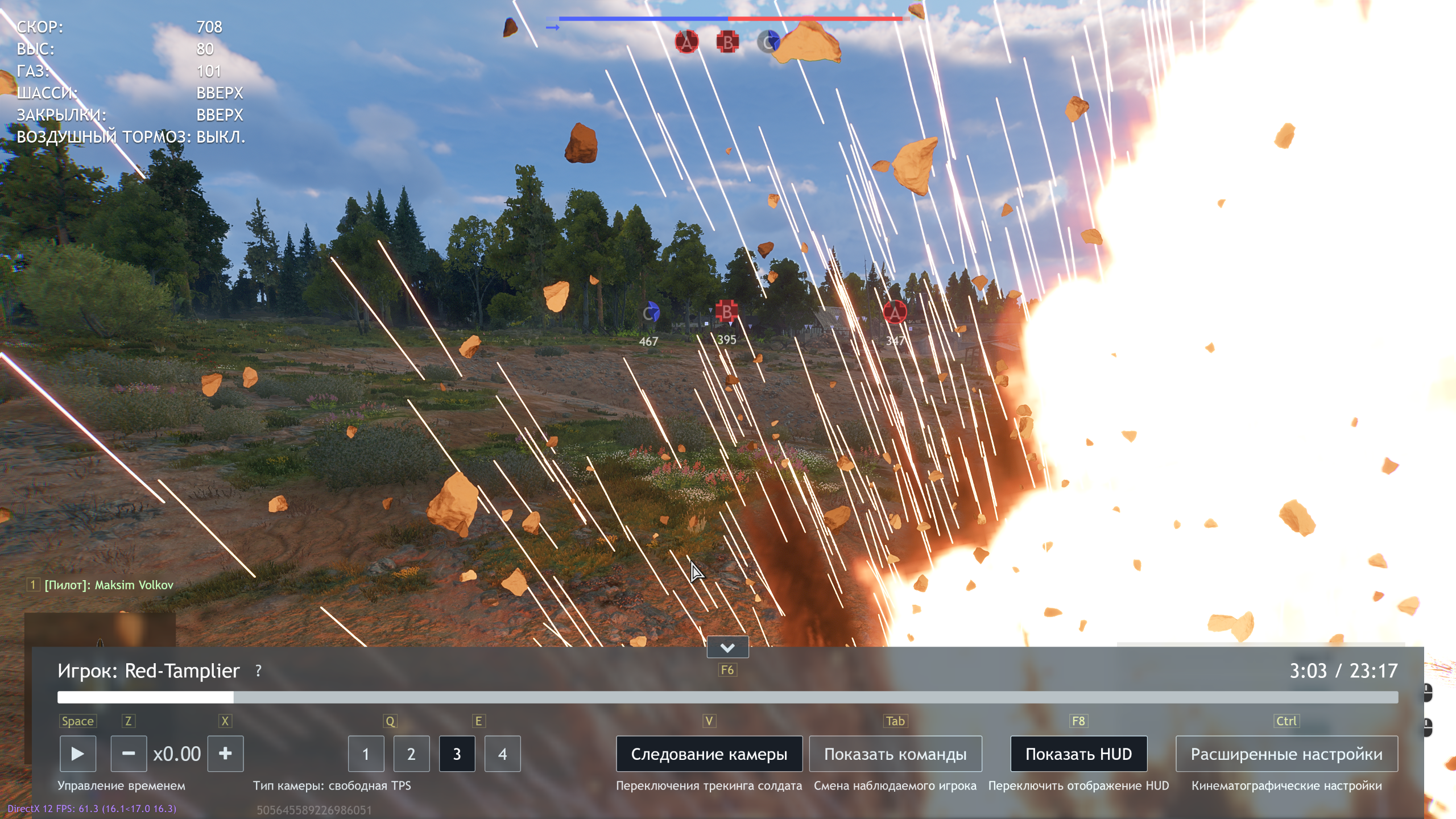This screenshot has height=819, width=1456.
Task: Collapse the replay panel with the chevron
Action: point(727,647)
